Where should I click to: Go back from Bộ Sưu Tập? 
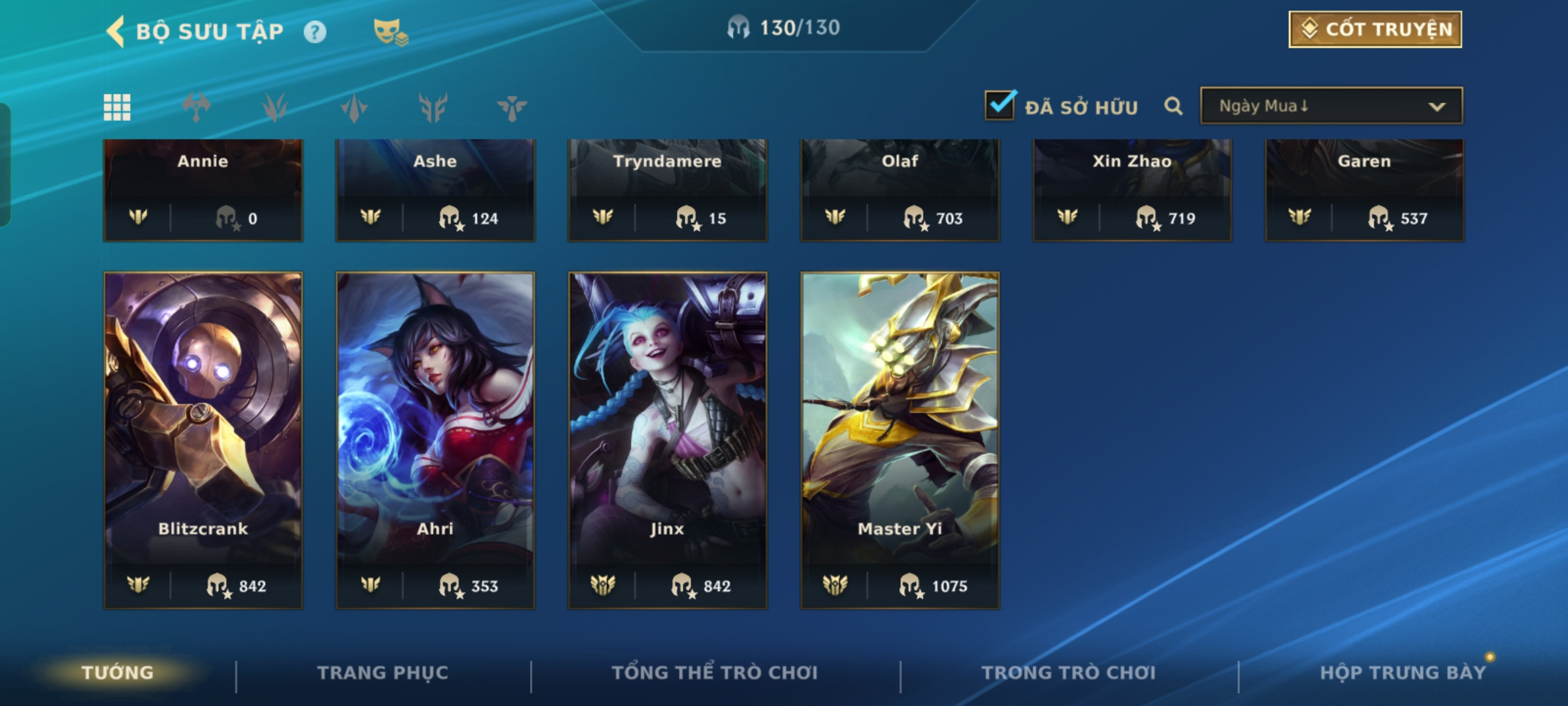(x=116, y=31)
